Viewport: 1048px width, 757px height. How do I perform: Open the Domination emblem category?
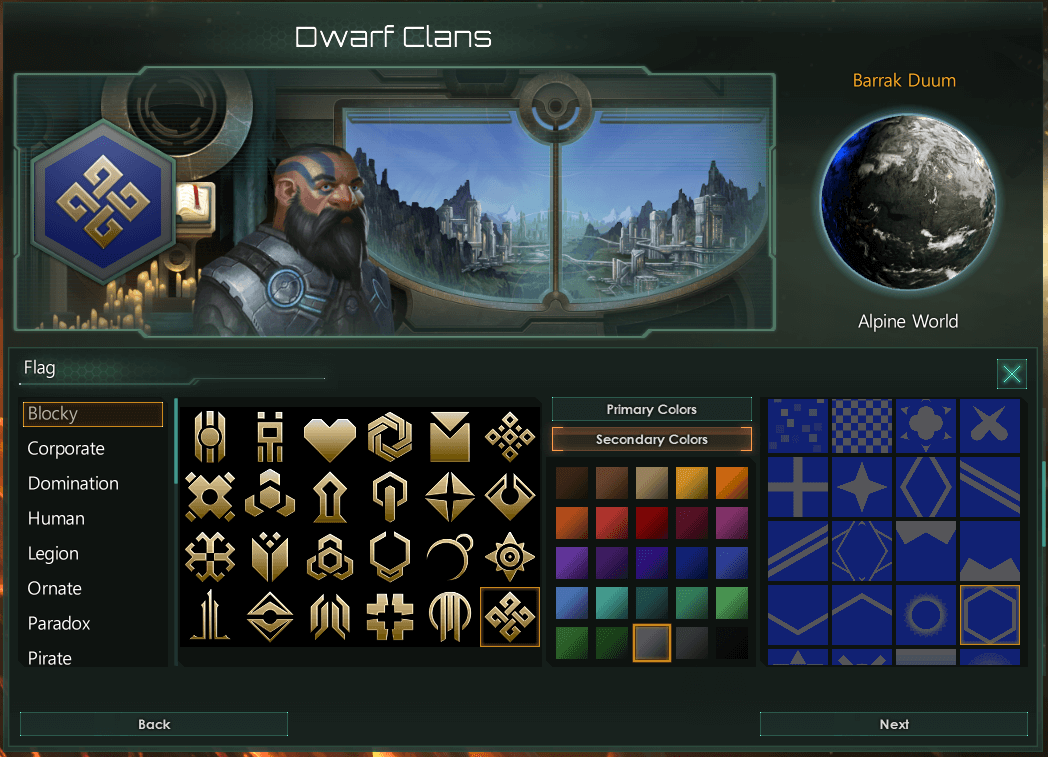73,484
